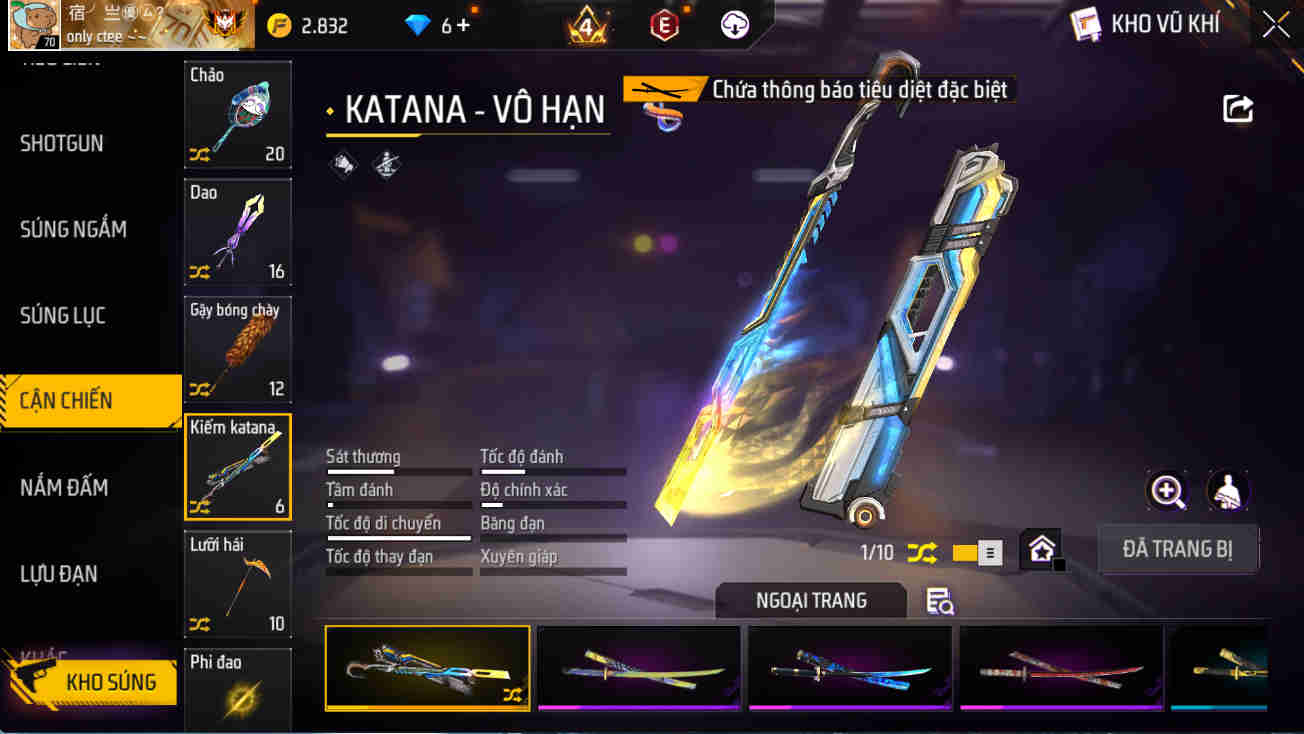Click the share icon in the top right corner
The image size is (1304, 734).
pyautogui.click(x=1238, y=110)
